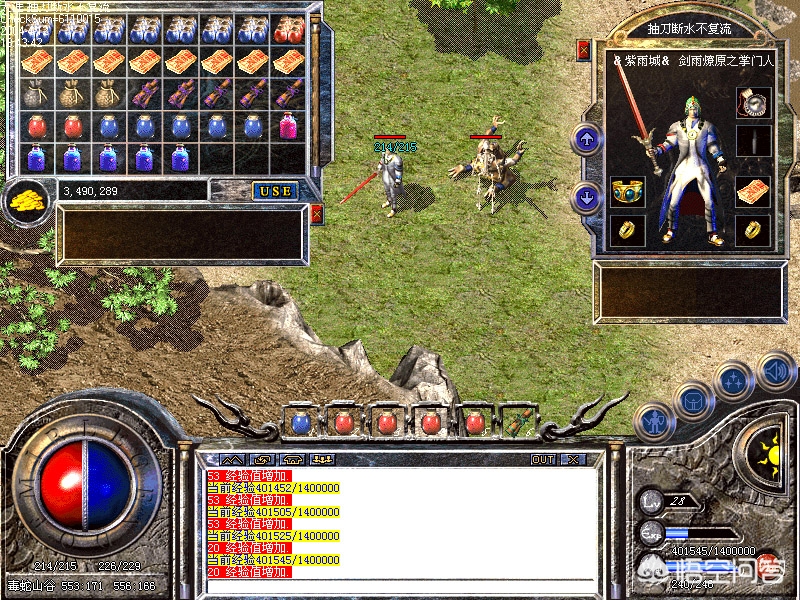Viewport: 800px width, 600px height.
Task: Use the blue potion in the belt bar
Action: coord(301,422)
